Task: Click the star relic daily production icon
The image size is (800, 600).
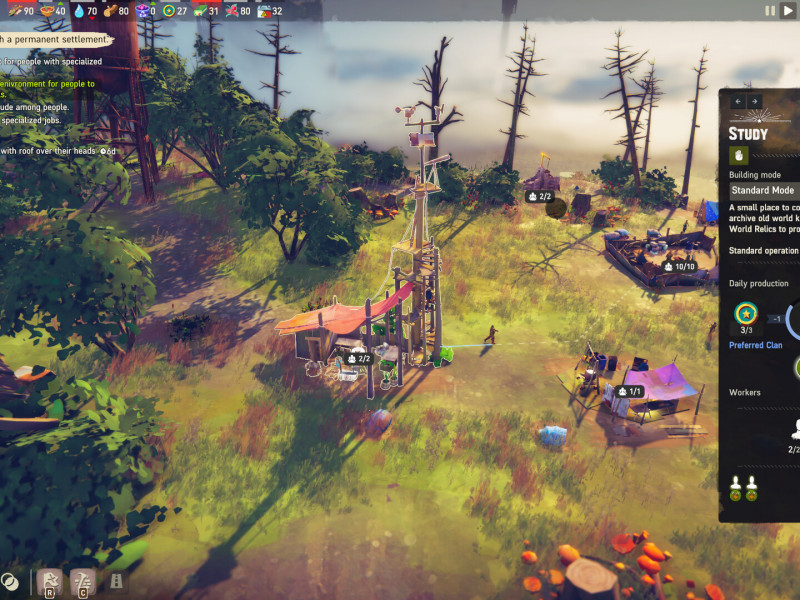Action: (x=745, y=314)
